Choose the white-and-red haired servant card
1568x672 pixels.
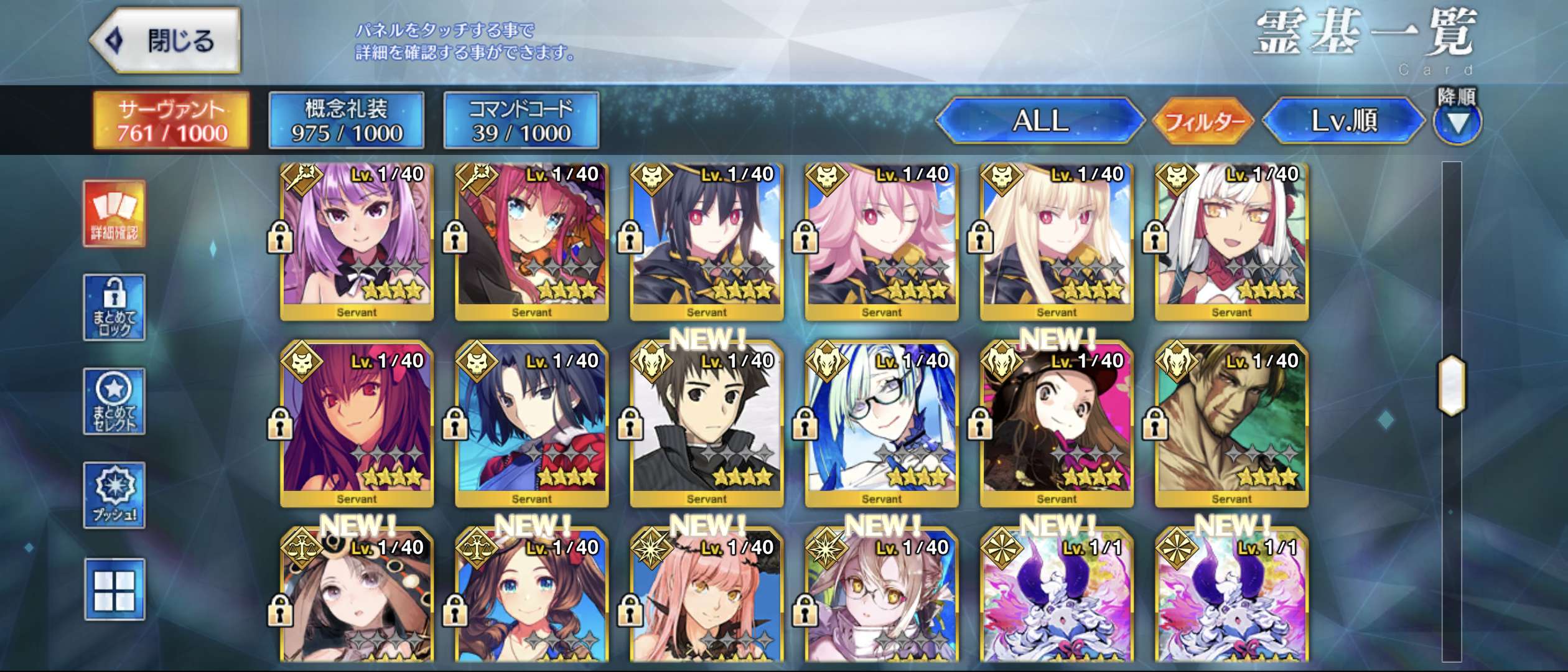click(x=1232, y=241)
